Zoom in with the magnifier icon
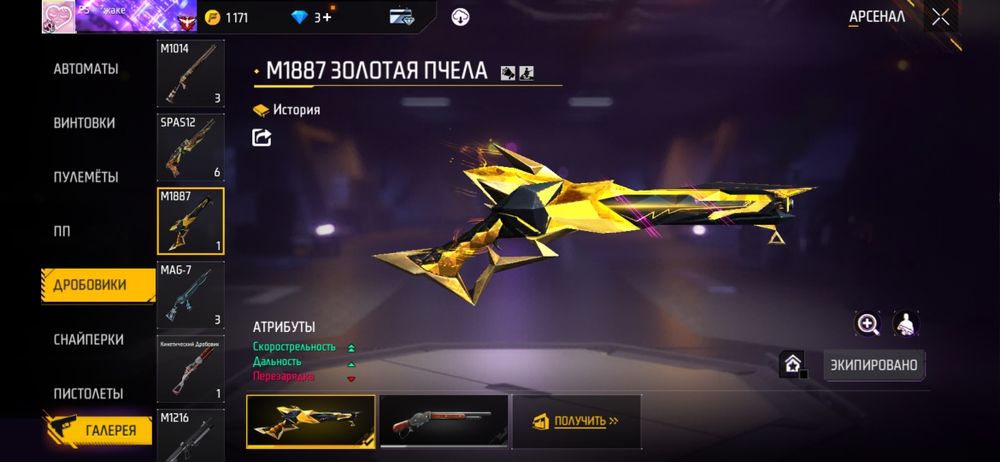Viewport: 1000px width, 462px height. coord(867,323)
